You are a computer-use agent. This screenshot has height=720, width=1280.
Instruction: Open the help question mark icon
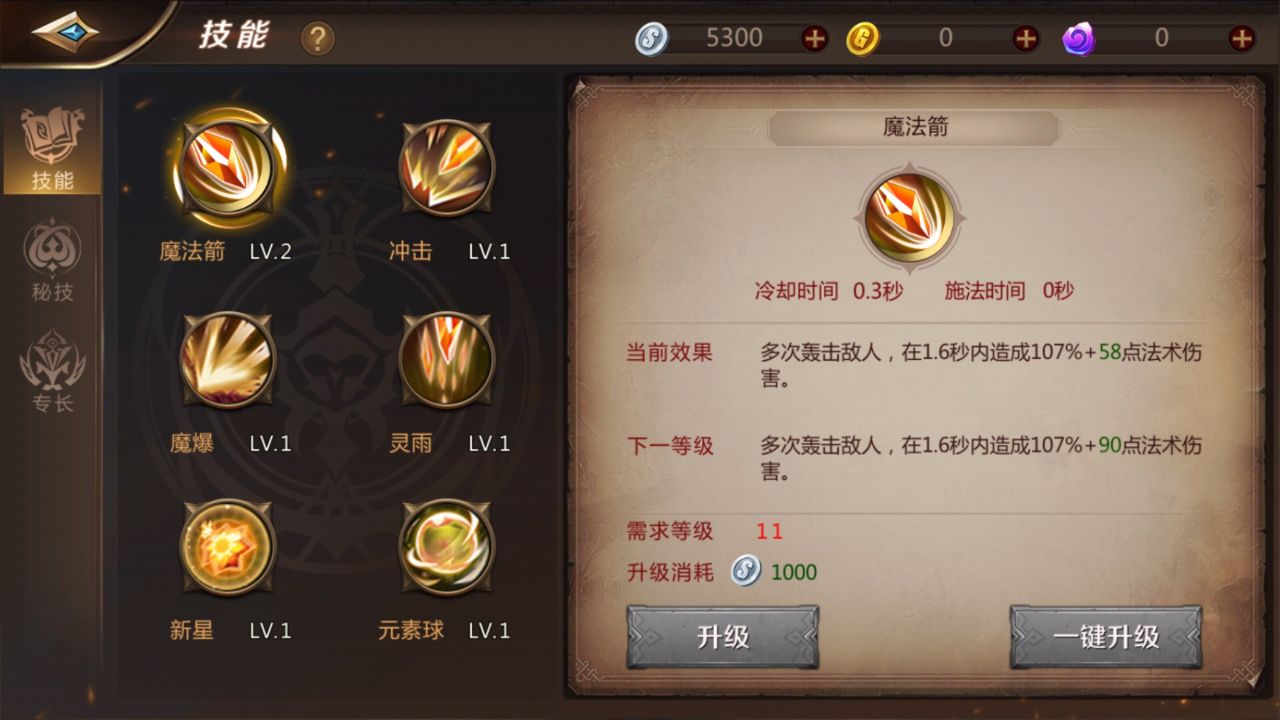(x=317, y=38)
